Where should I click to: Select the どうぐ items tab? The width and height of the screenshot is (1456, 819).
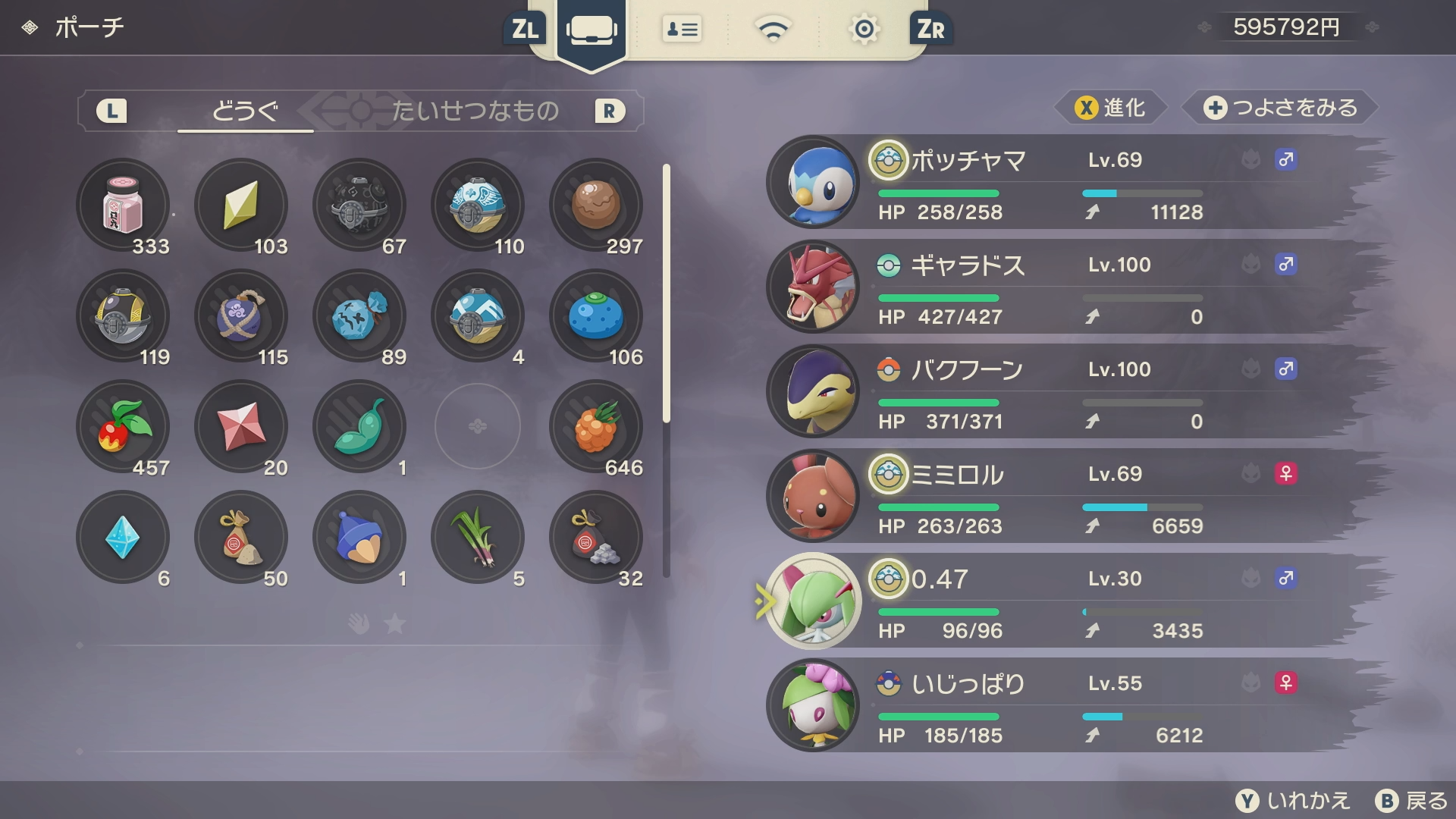coord(245,111)
